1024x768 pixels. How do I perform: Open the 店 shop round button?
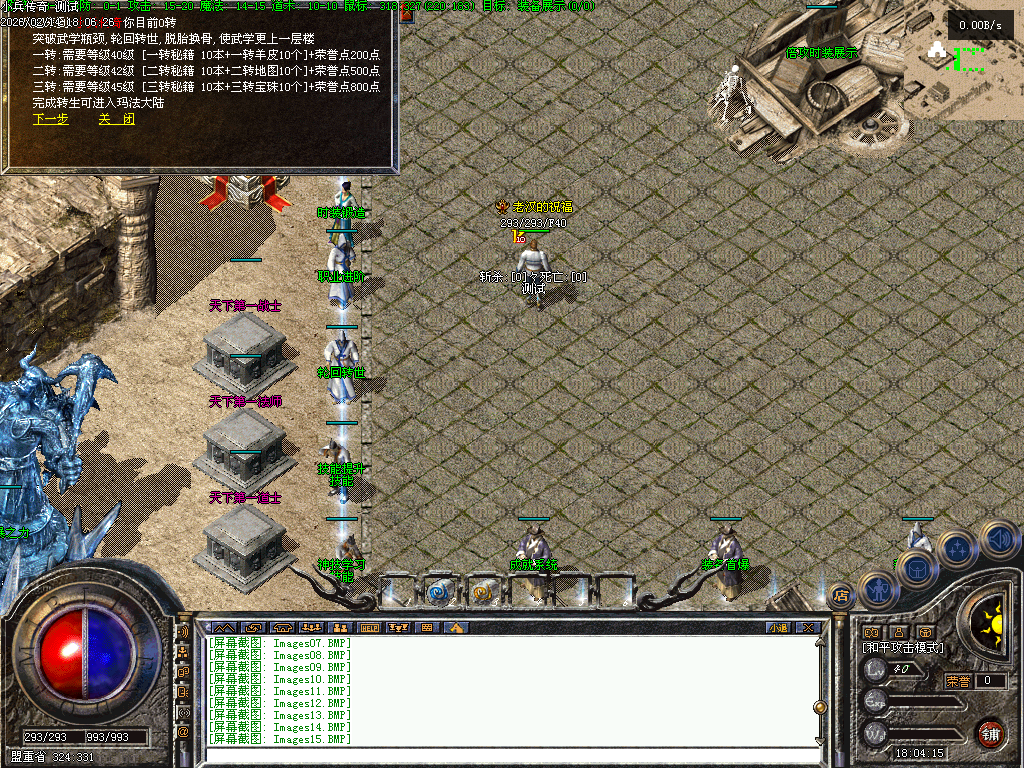point(840,595)
